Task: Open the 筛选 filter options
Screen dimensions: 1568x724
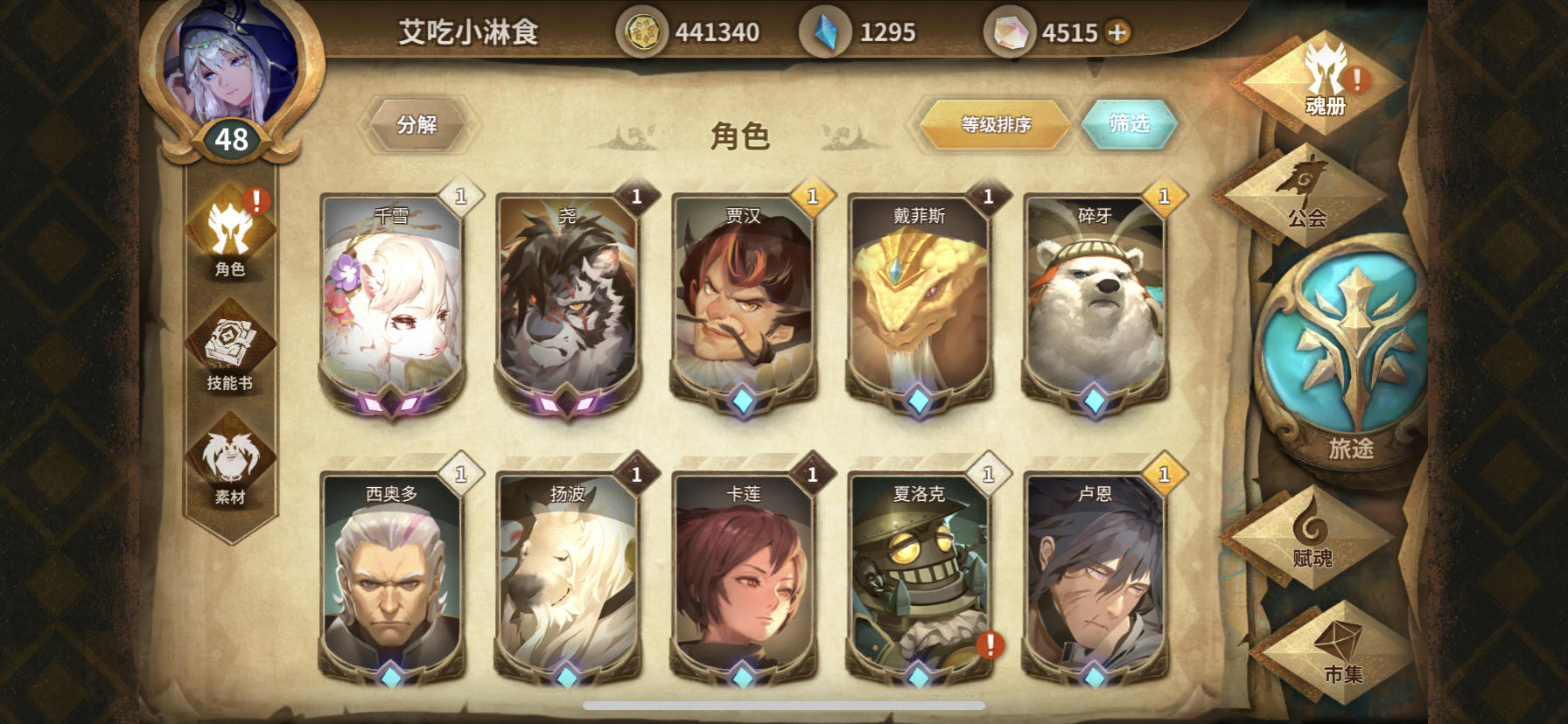Action: (x=1130, y=124)
